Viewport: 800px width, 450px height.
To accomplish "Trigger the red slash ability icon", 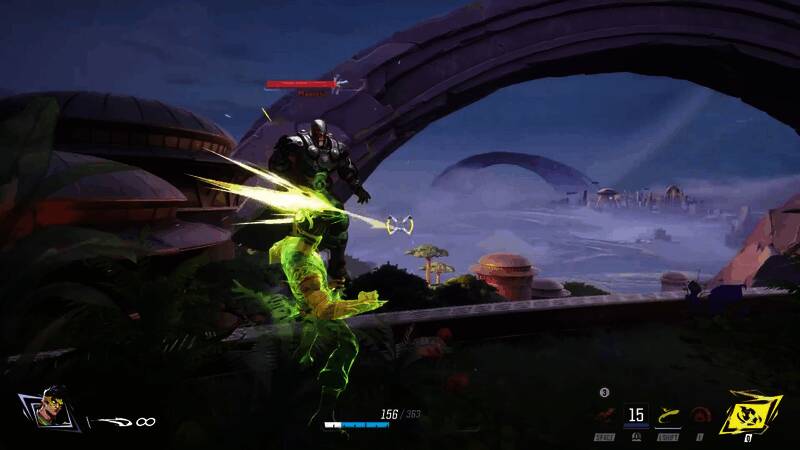I will [602, 414].
